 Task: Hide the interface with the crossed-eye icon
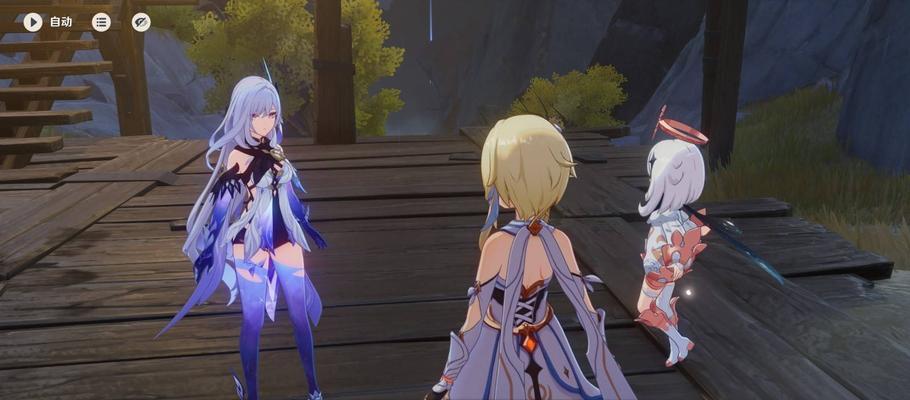pyautogui.click(x=141, y=21)
